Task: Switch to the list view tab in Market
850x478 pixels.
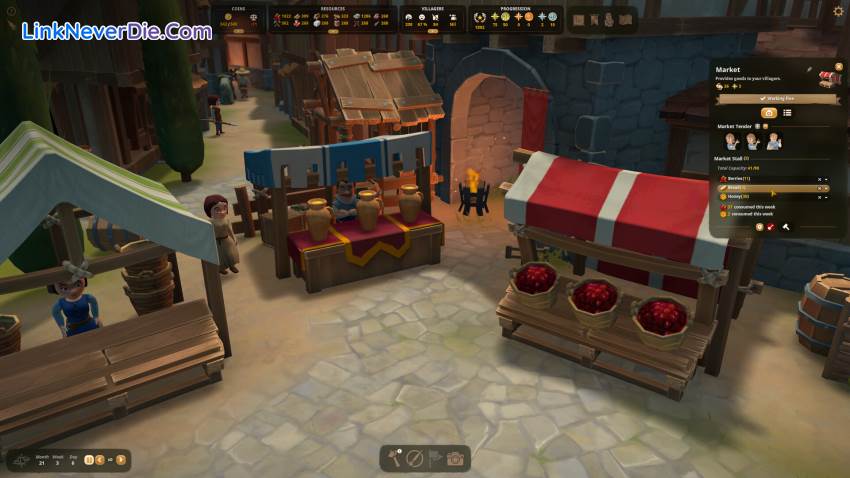Action: point(787,113)
